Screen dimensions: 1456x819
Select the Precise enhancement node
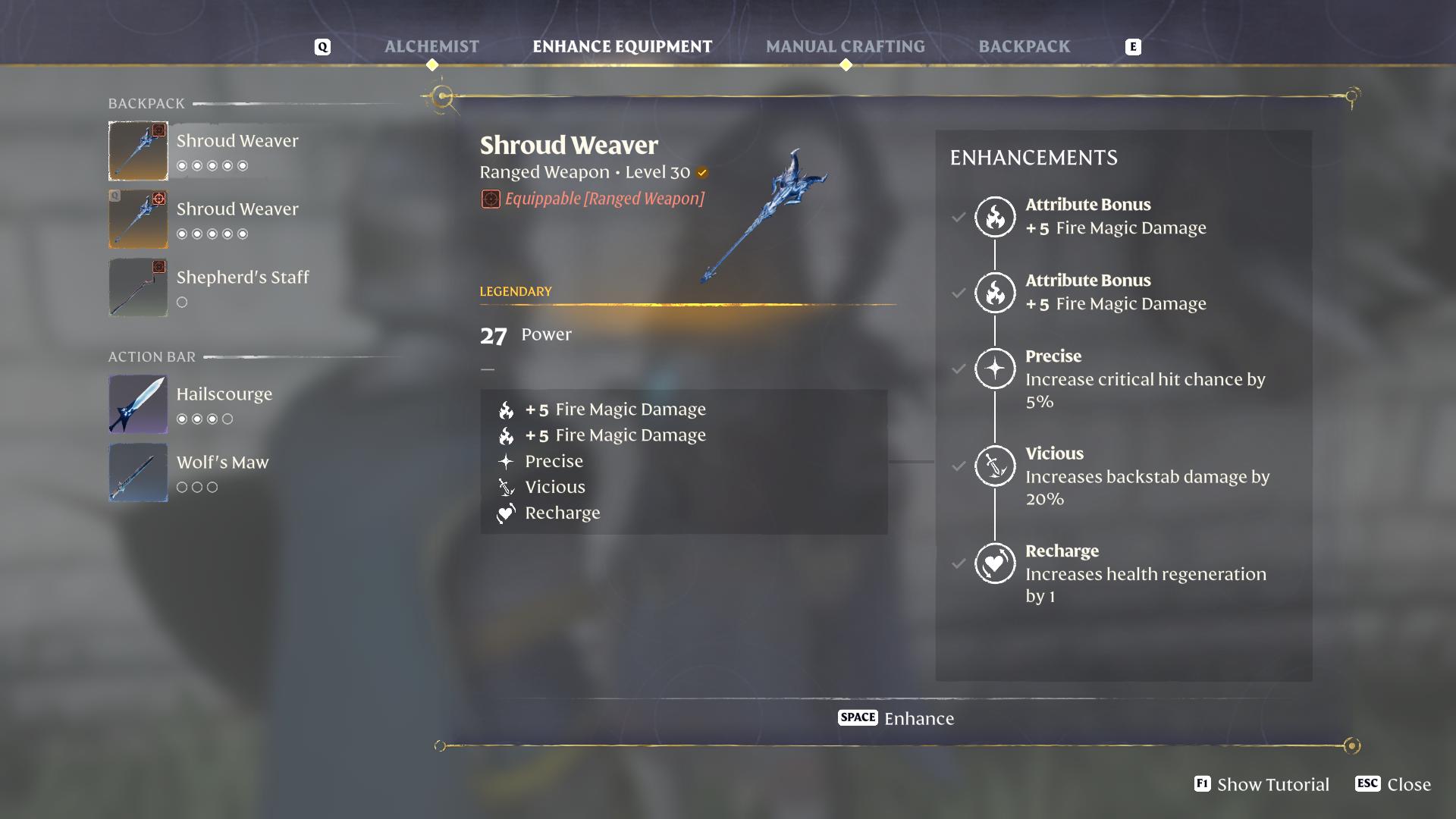(994, 369)
